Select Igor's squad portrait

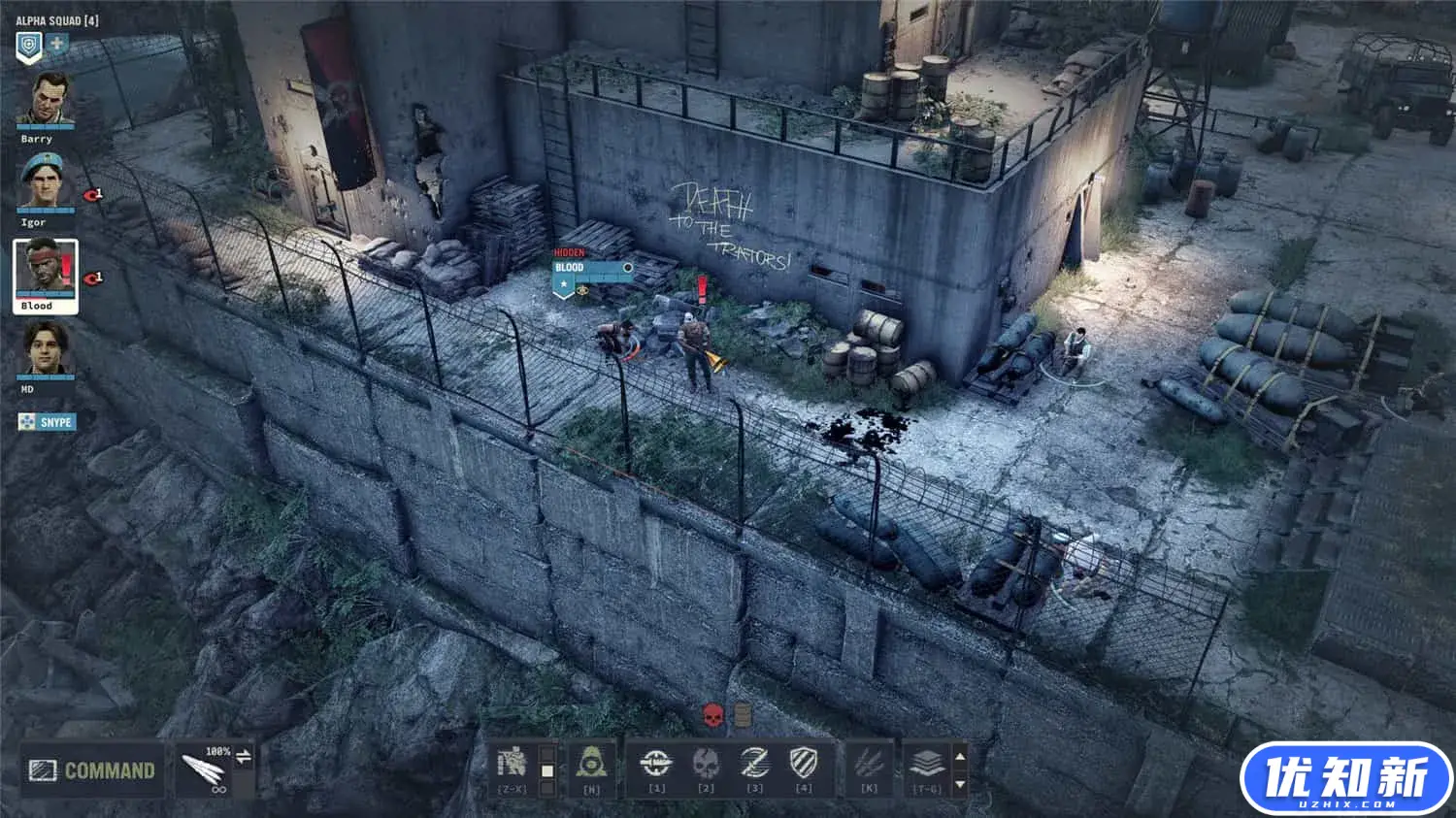click(45, 182)
